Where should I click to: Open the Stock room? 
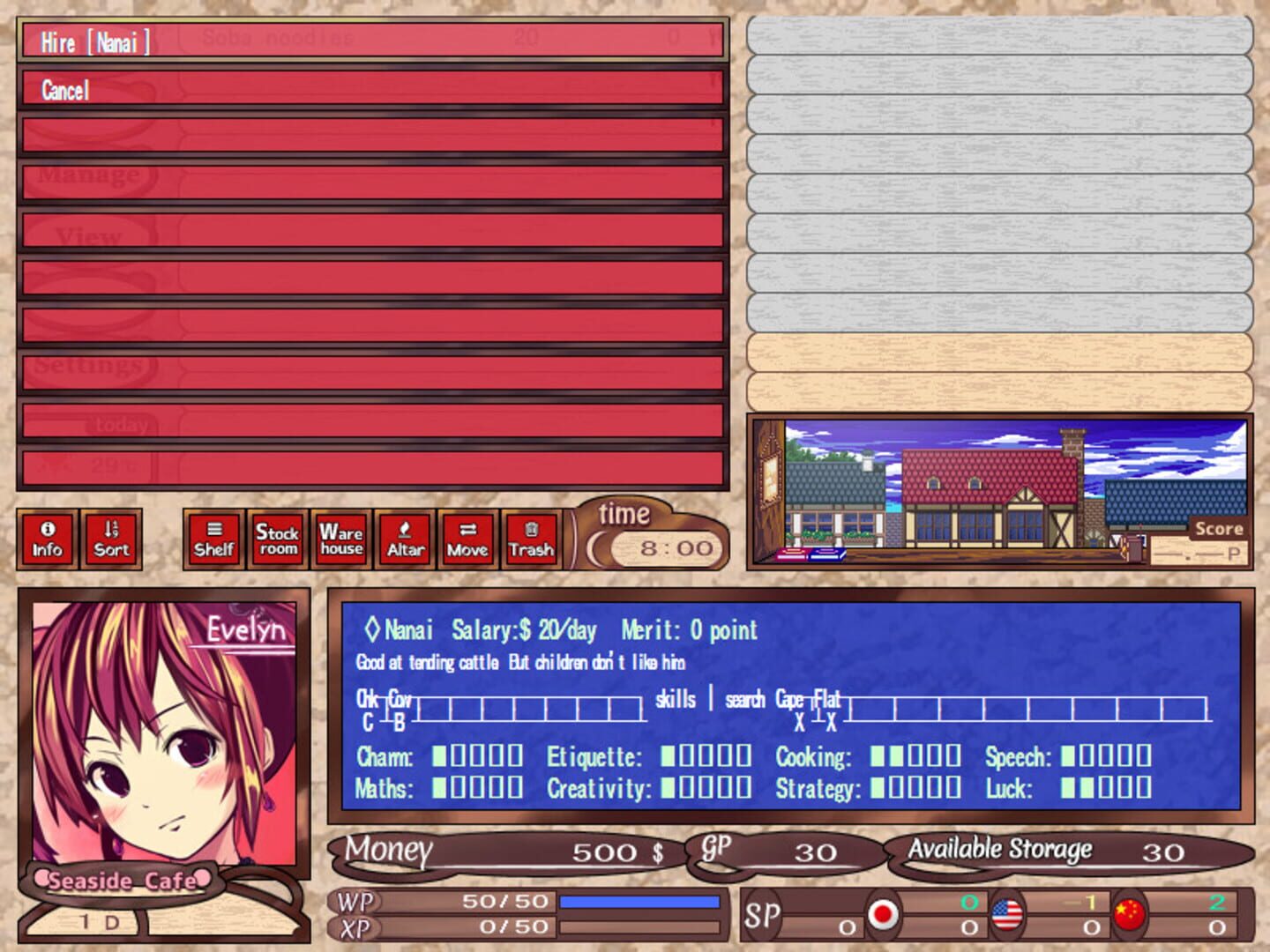point(277,539)
